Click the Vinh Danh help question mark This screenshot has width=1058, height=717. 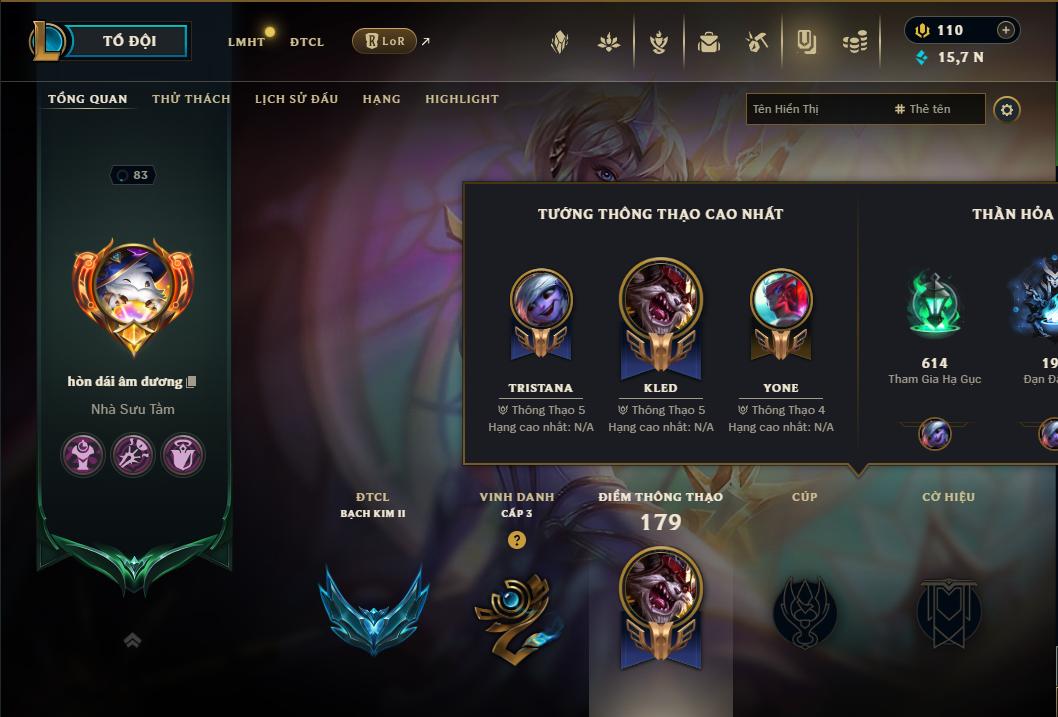tap(516, 540)
